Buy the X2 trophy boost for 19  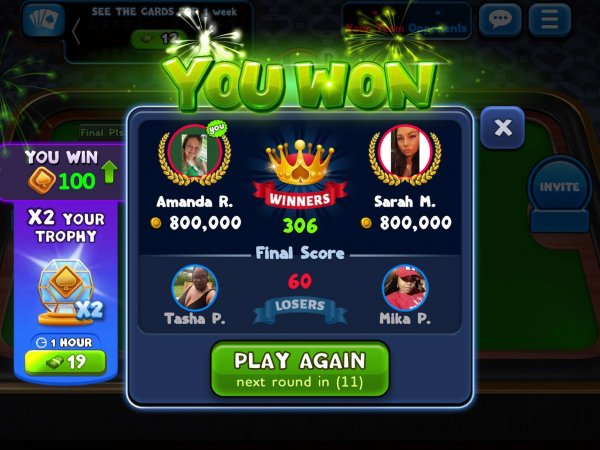[x=64, y=362]
